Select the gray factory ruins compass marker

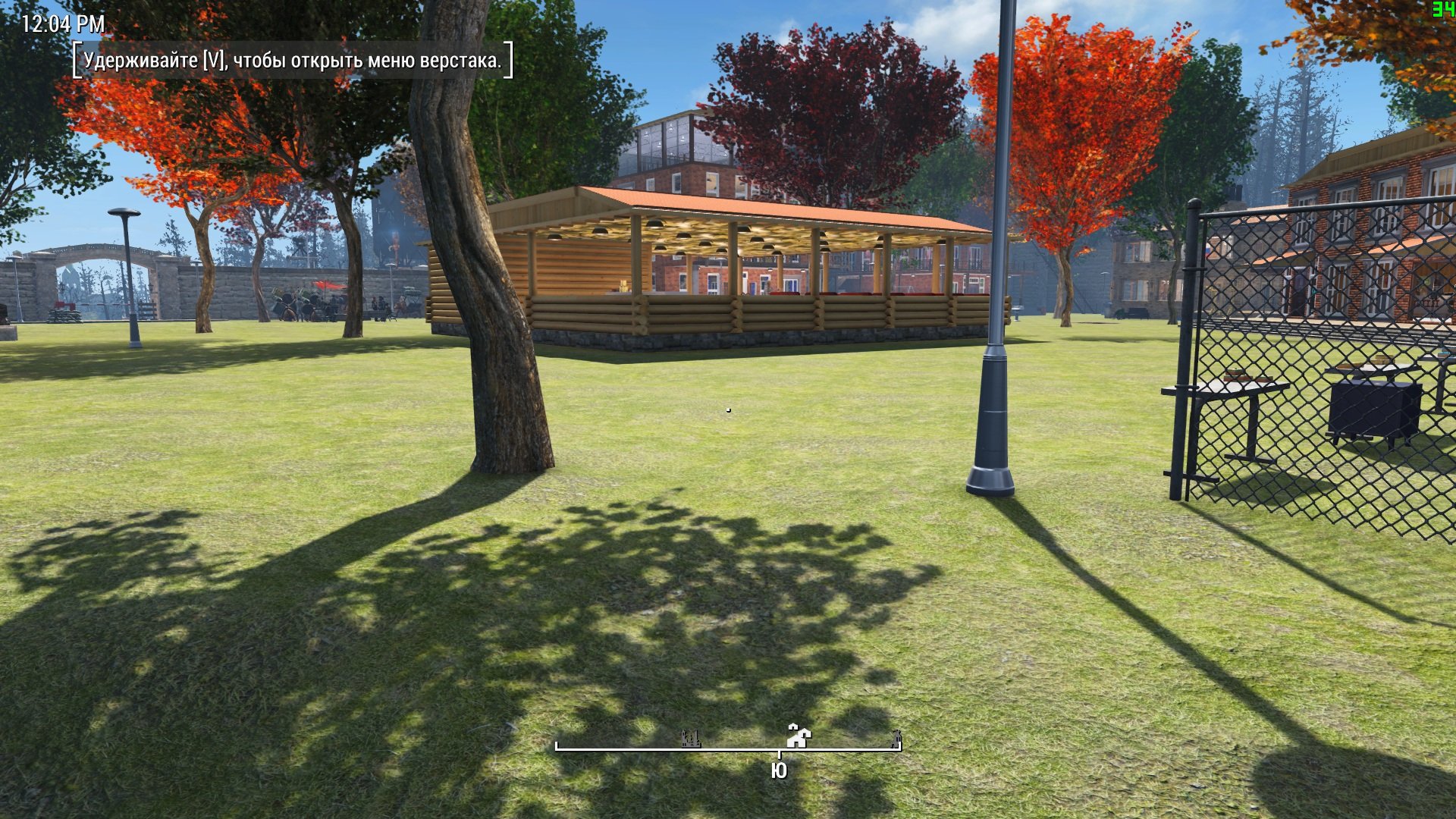point(691,738)
